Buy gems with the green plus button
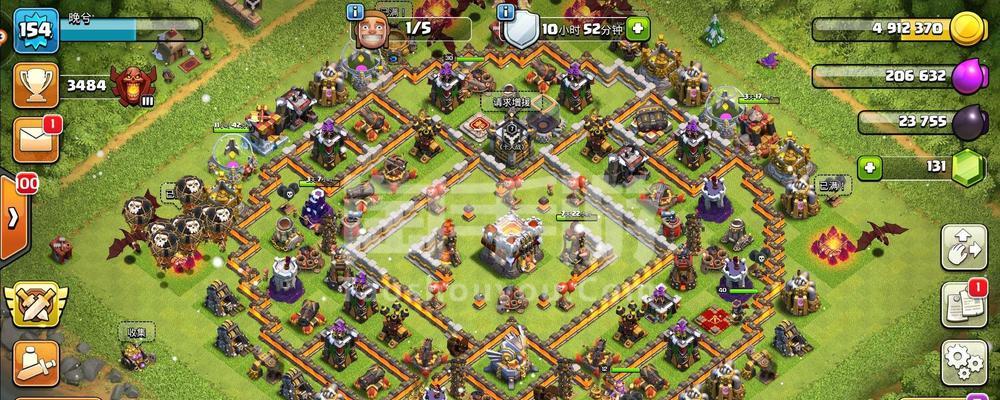Viewport: 1000px width, 400px height. coord(869,167)
